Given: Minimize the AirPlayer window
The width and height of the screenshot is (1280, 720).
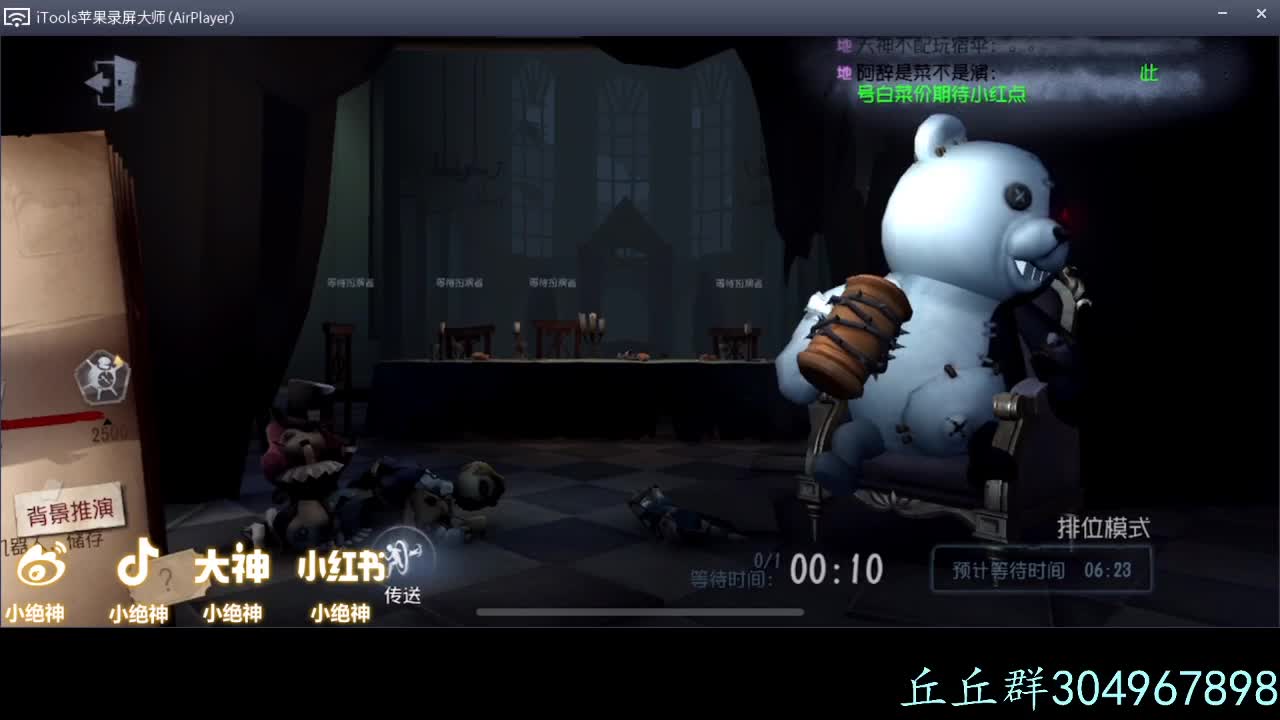Looking at the screenshot, I should point(1222,14).
